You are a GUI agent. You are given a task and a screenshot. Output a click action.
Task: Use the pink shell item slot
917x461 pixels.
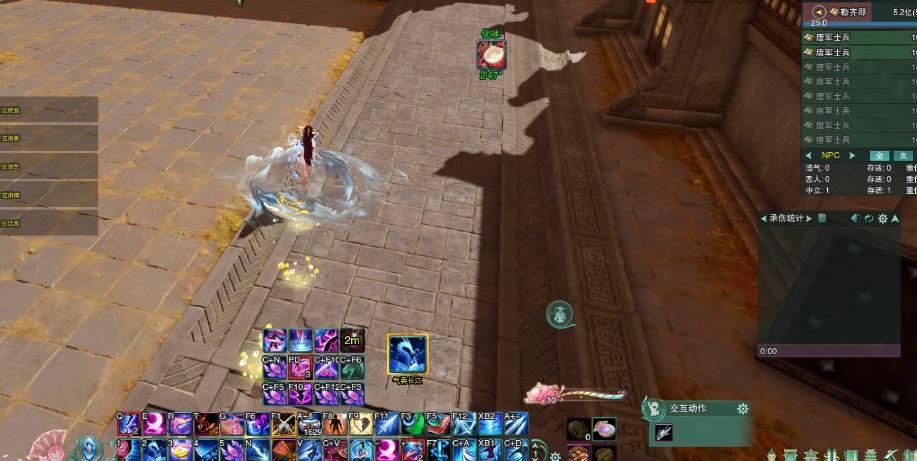coord(604,429)
